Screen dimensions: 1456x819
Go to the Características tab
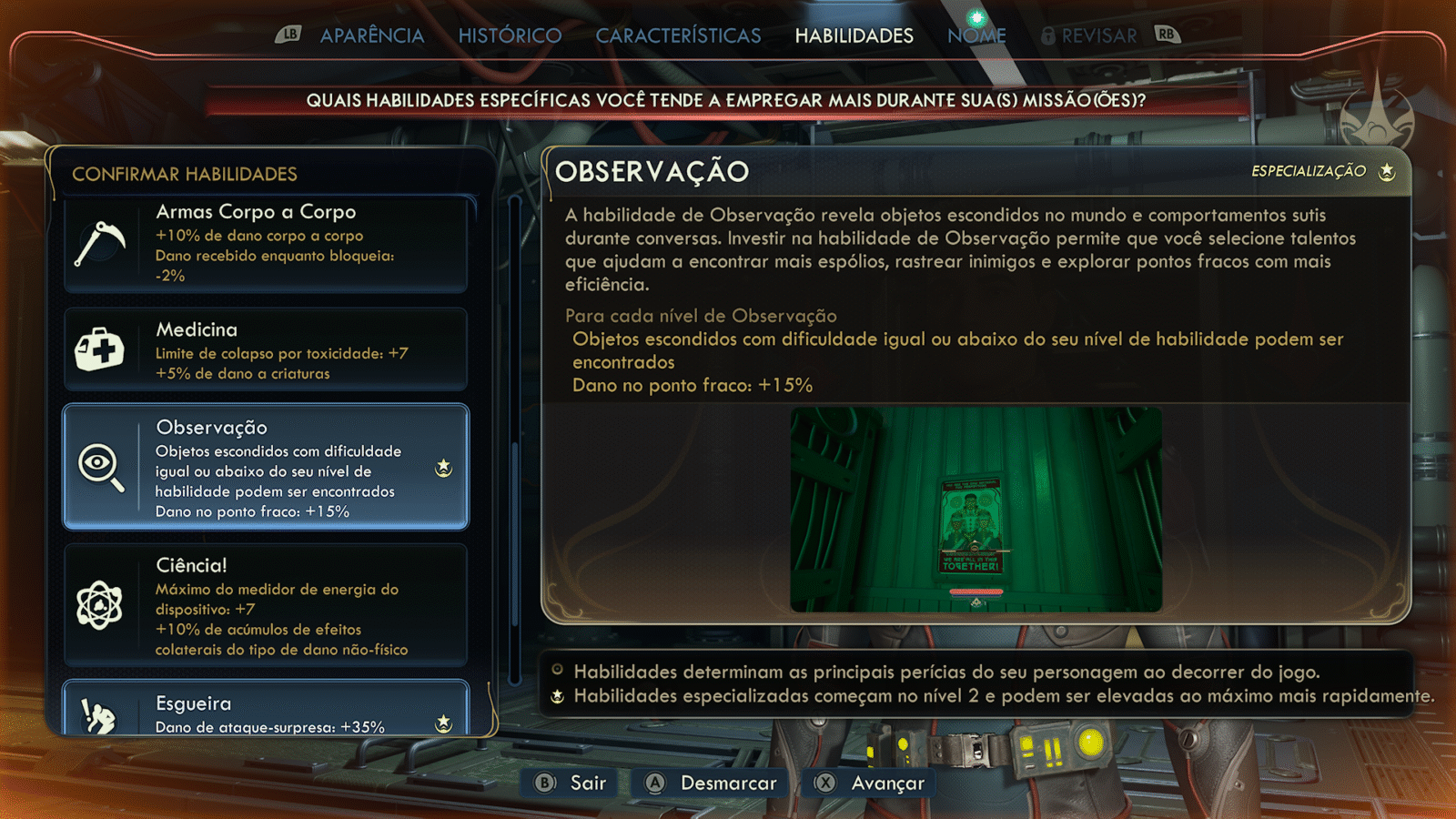click(x=678, y=35)
